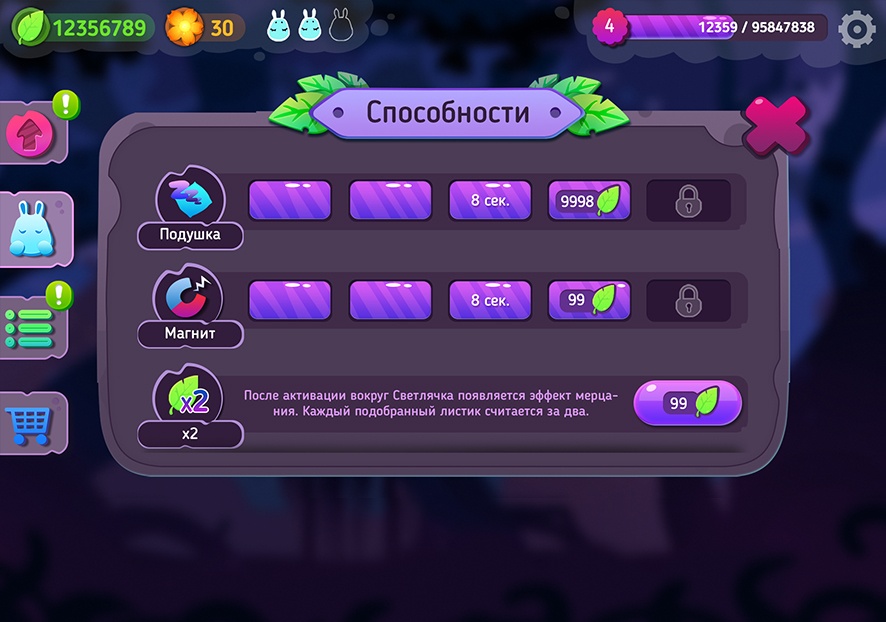Click the Подушка 8 сек. upgrade tier
Screen dimensions: 886x622
490,201
